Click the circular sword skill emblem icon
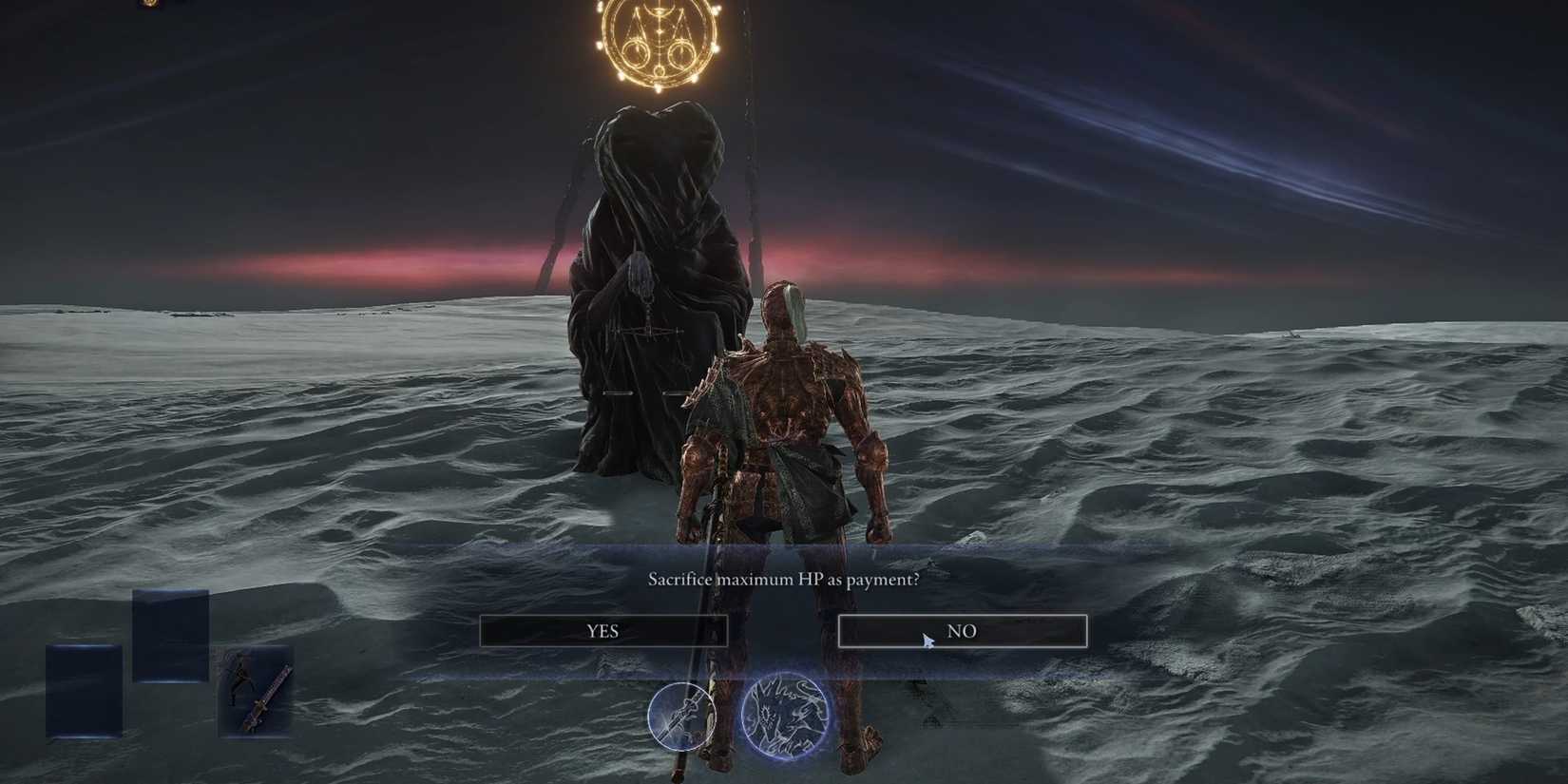Screen dimensions: 1568x784 pyautogui.click(x=682, y=715)
